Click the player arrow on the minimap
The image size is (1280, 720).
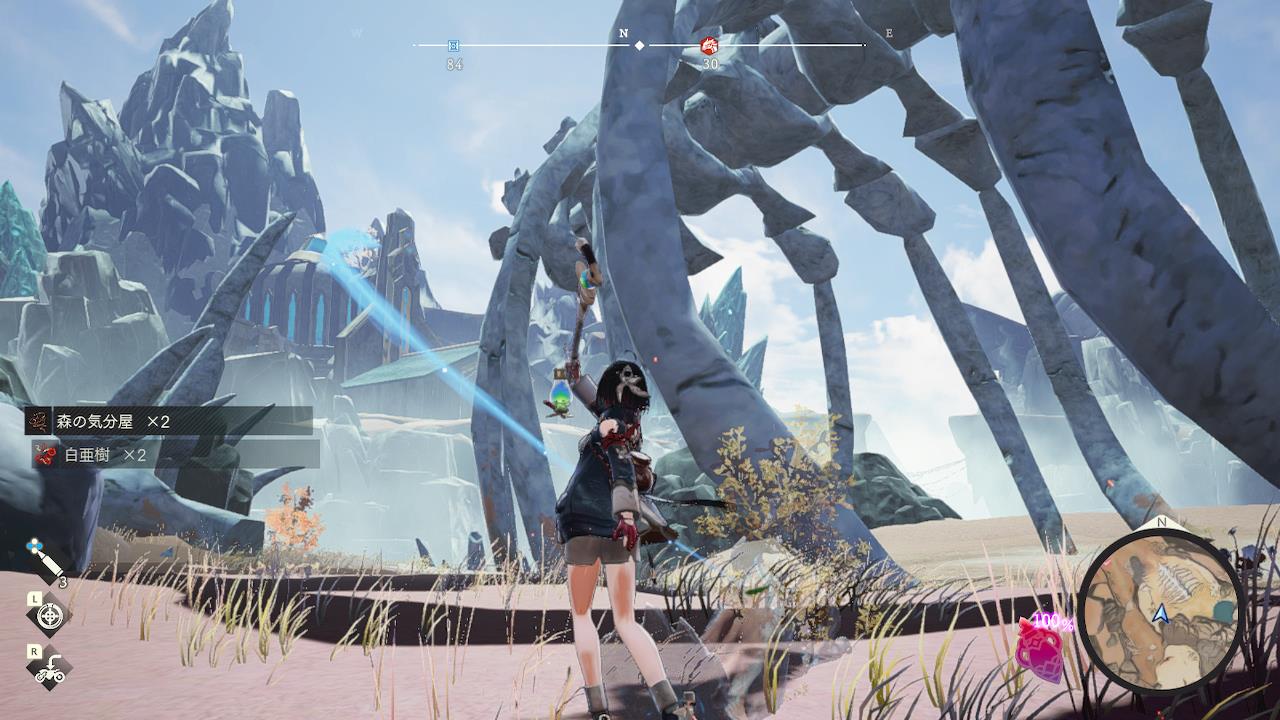click(x=1161, y=614)
